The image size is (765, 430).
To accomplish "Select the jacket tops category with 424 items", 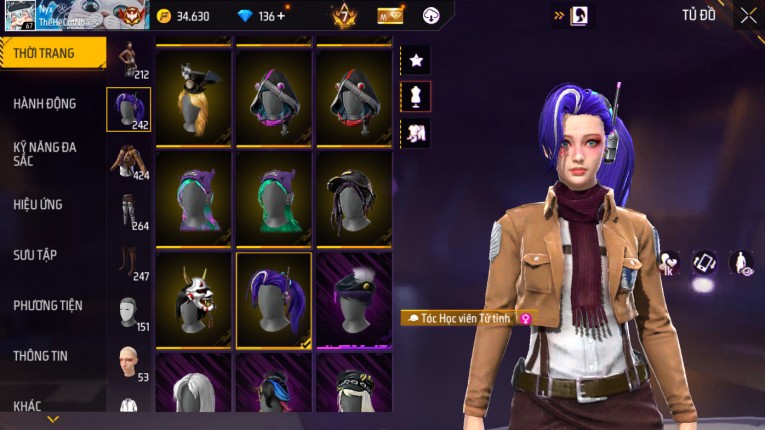I will coord(127,161).
